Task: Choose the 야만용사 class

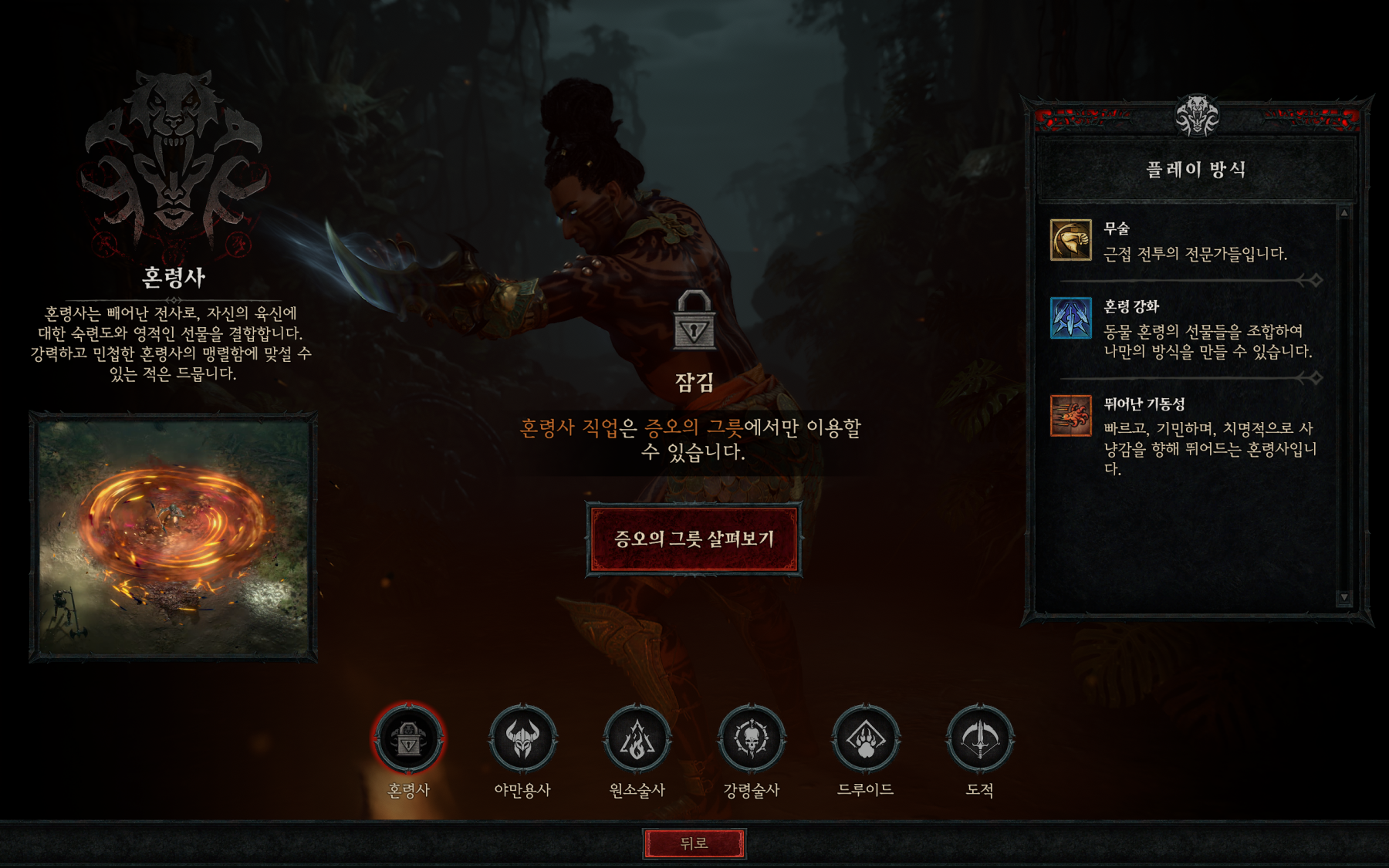Action: [x=522, y=738]
